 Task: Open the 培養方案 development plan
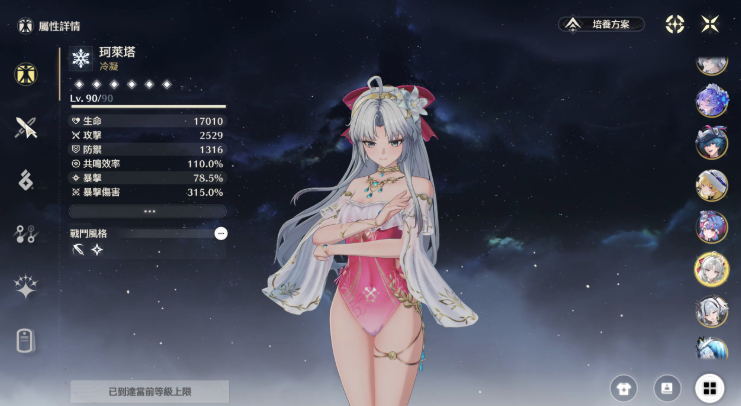pyautogui.click(x=602, y=24)
